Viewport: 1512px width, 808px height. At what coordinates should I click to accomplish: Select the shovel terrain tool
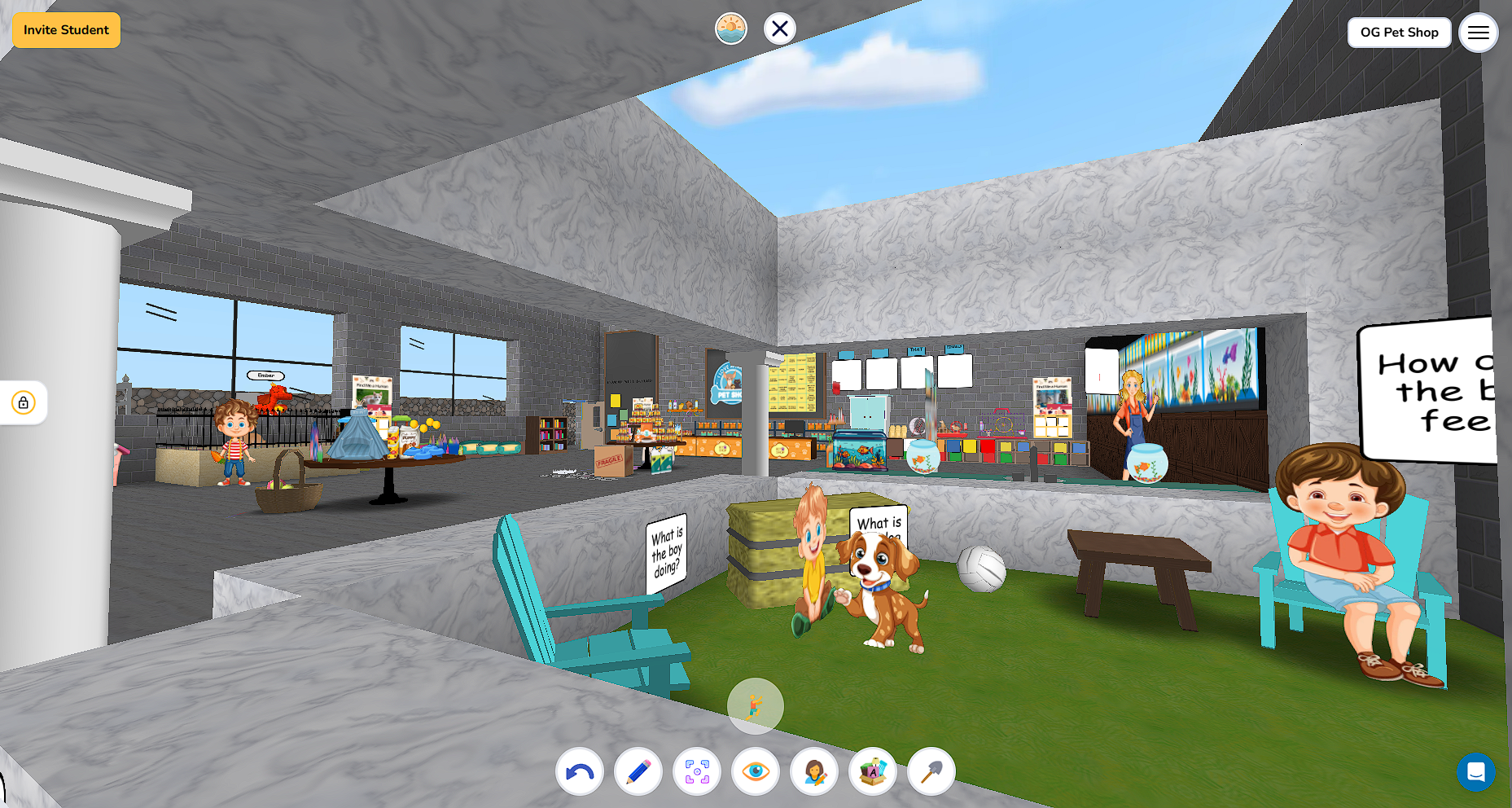[930, 771]
